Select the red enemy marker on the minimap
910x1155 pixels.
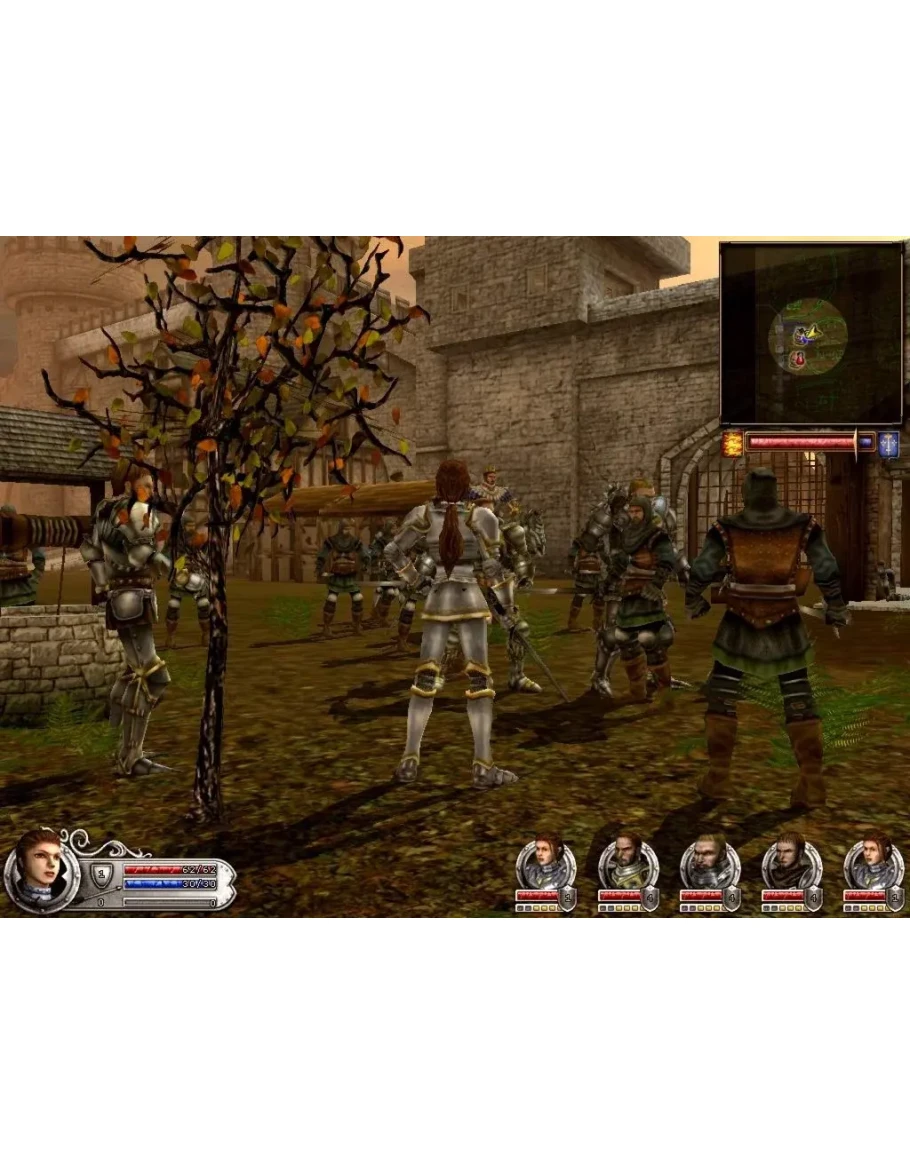tap(798, 358)
